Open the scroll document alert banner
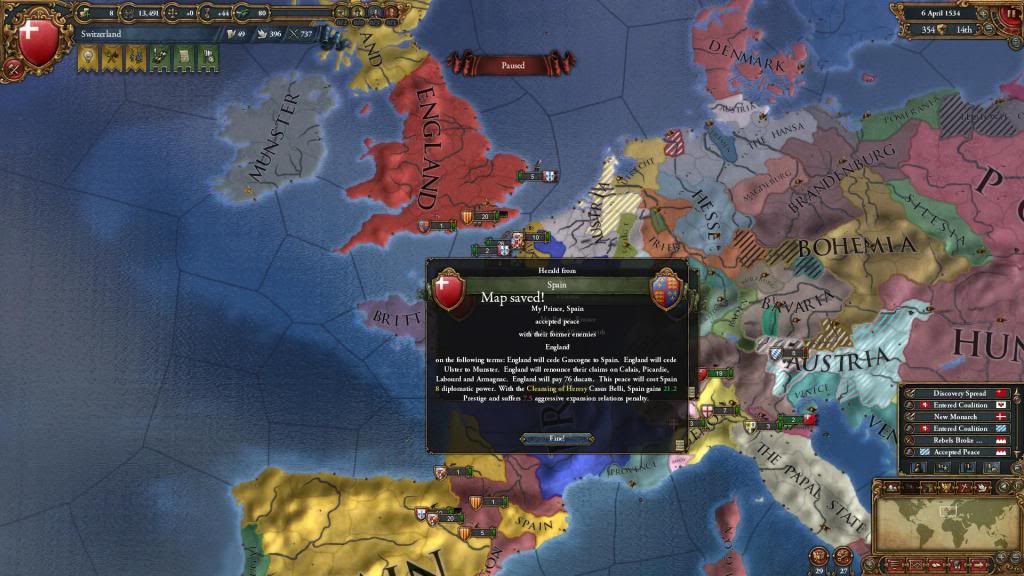Screen dimensions: 1024x576 pos(183,59)
